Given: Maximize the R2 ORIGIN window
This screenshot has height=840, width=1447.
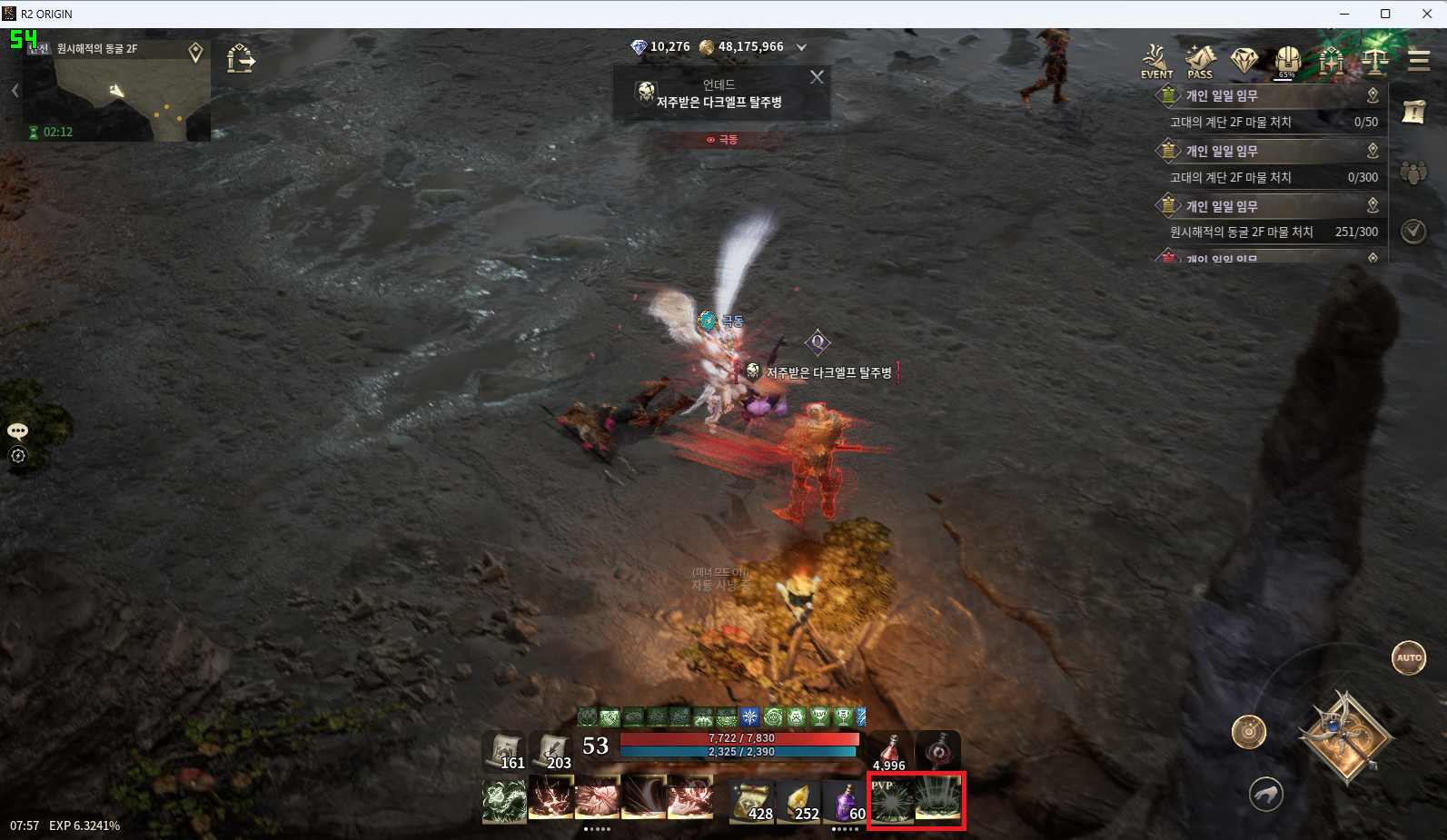Looking at the screenshot, I should [x=1385, y=14].
